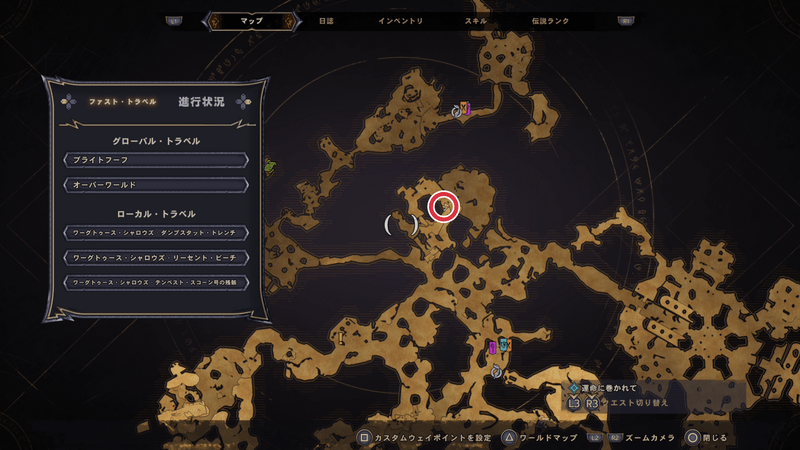Click the cyan marker on lower map

pyautogui.click(x=504, y=346)
